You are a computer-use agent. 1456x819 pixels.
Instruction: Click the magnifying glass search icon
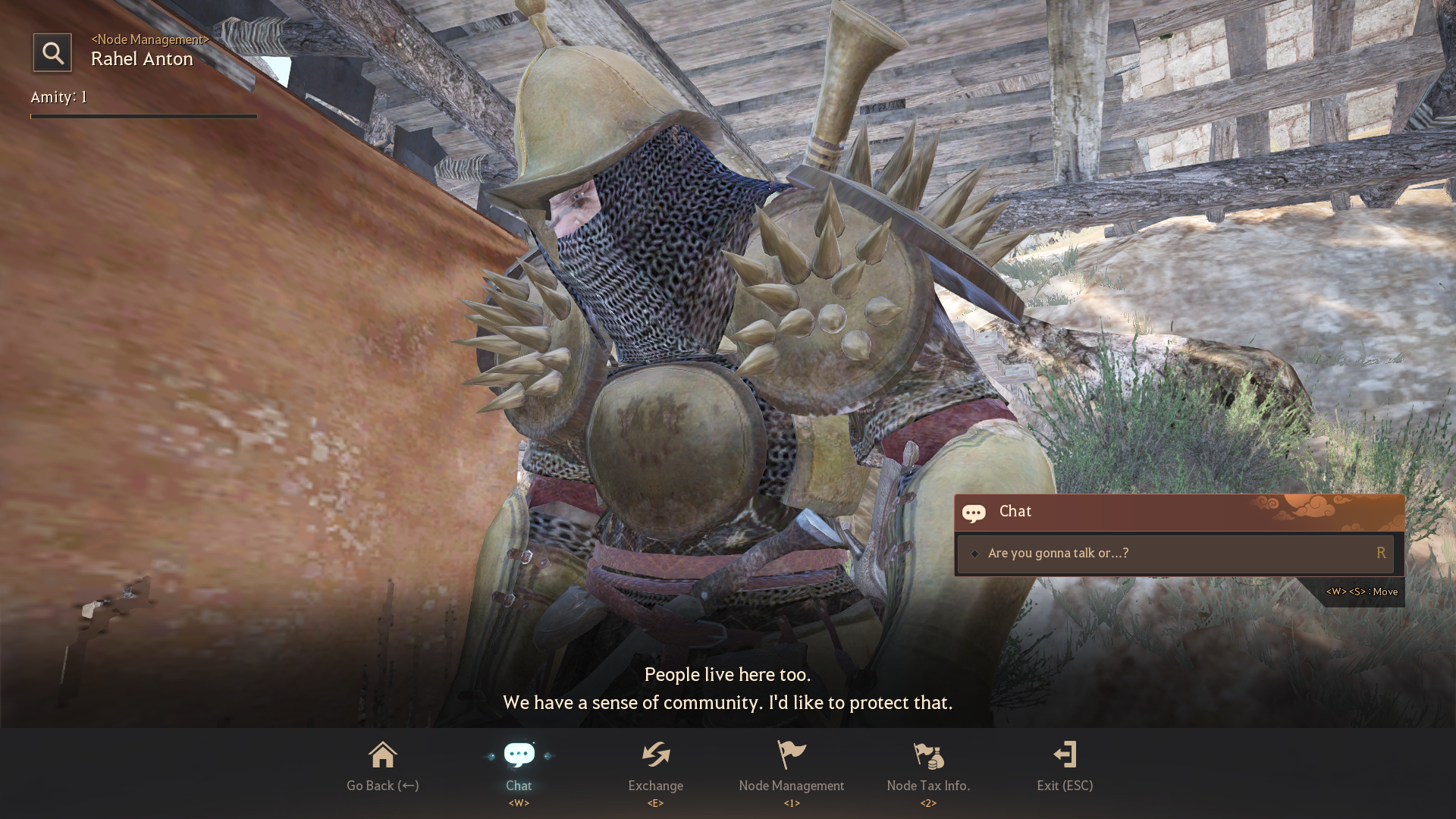click(52, 53)
